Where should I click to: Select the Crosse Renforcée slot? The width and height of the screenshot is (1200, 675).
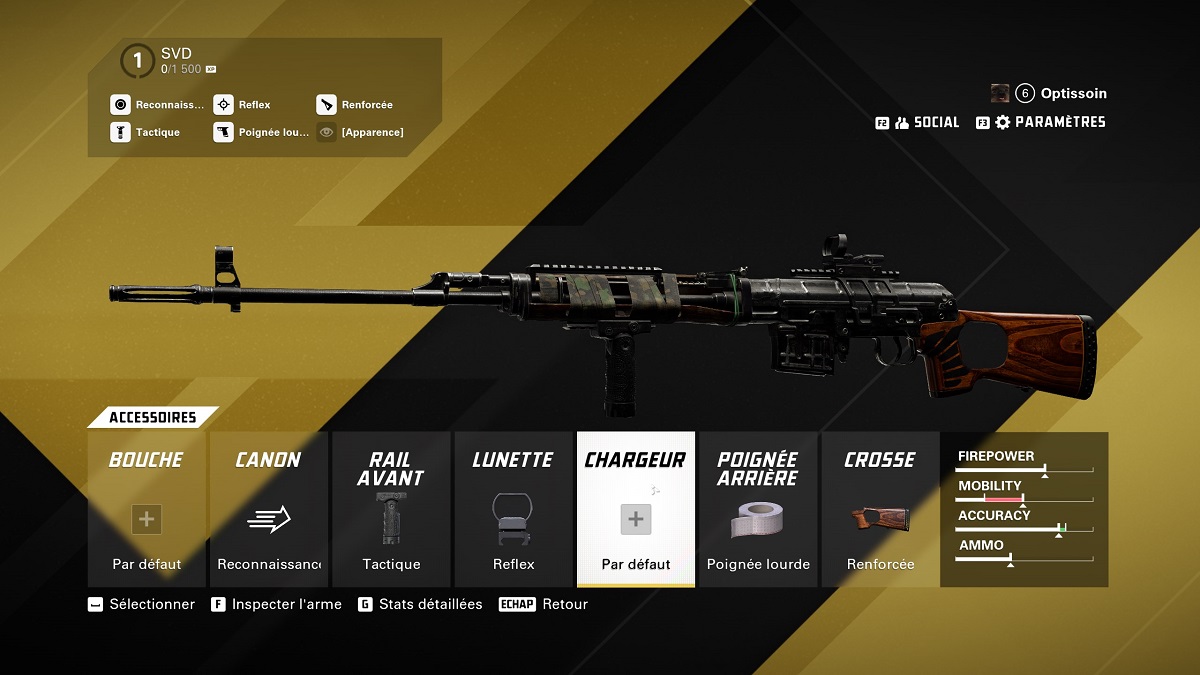pyautogui.click(x=880, y=509)
